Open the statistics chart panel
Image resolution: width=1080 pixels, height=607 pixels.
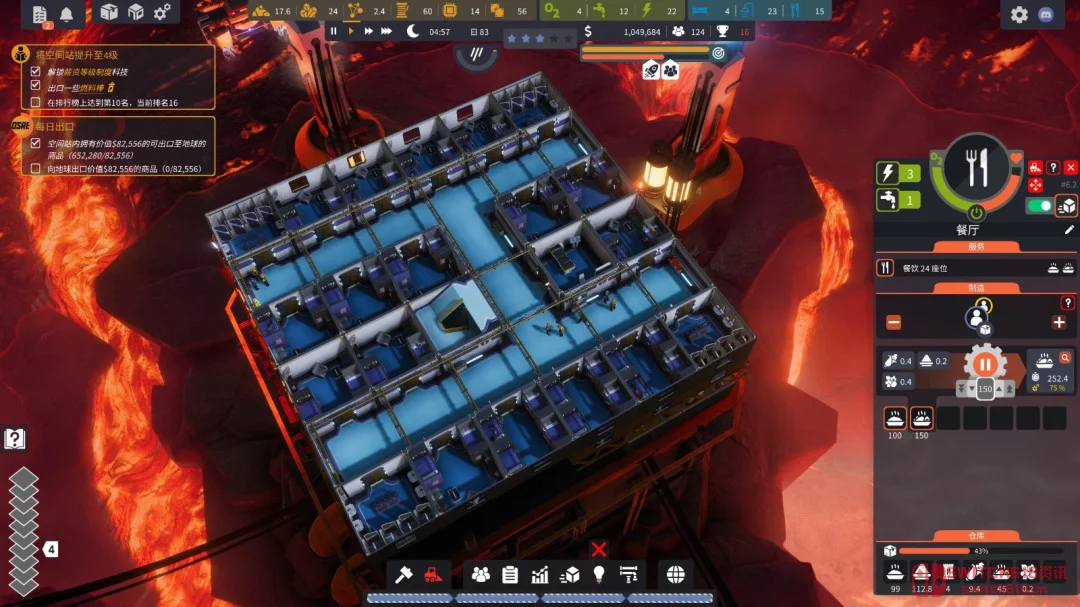click(x=540, y=574)
